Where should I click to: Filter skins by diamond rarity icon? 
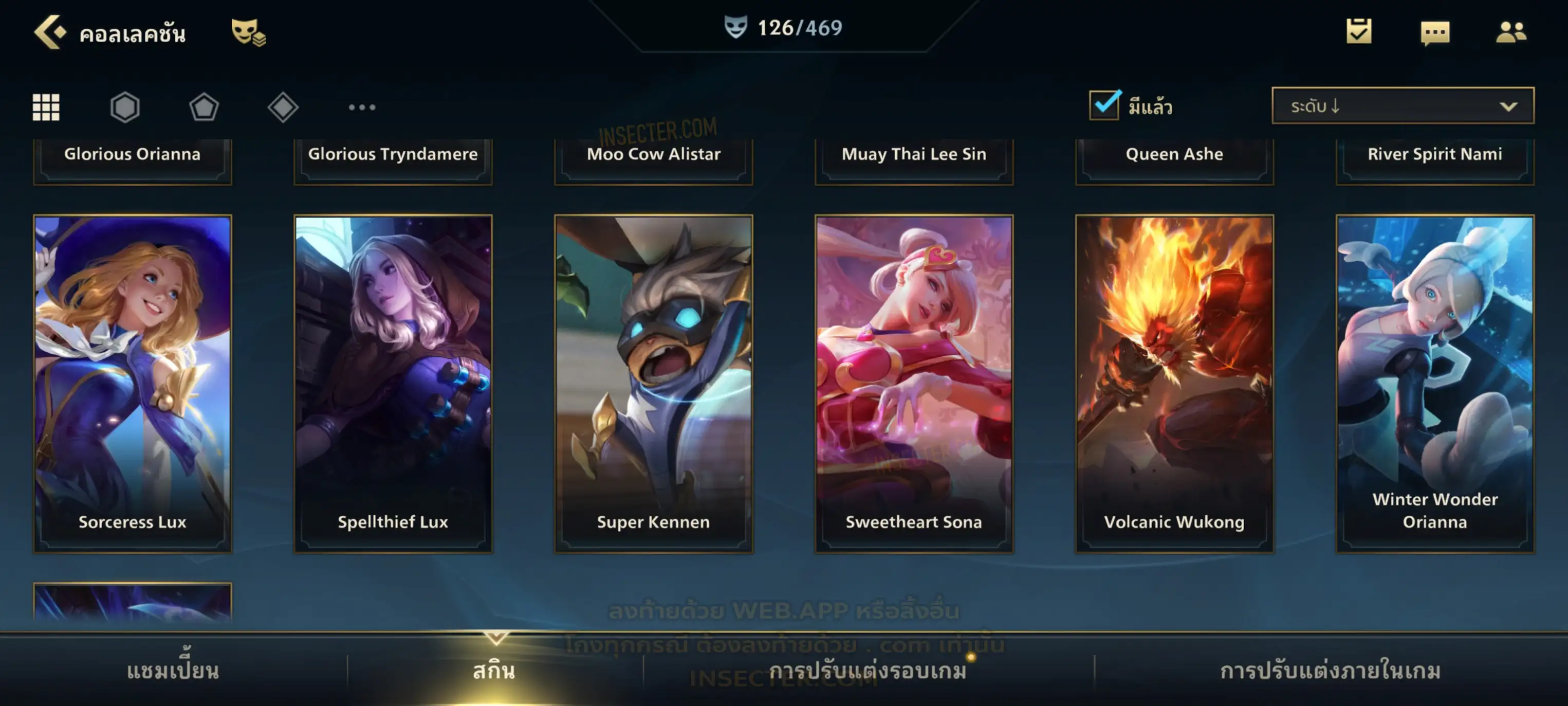click(x=283, y=107)
